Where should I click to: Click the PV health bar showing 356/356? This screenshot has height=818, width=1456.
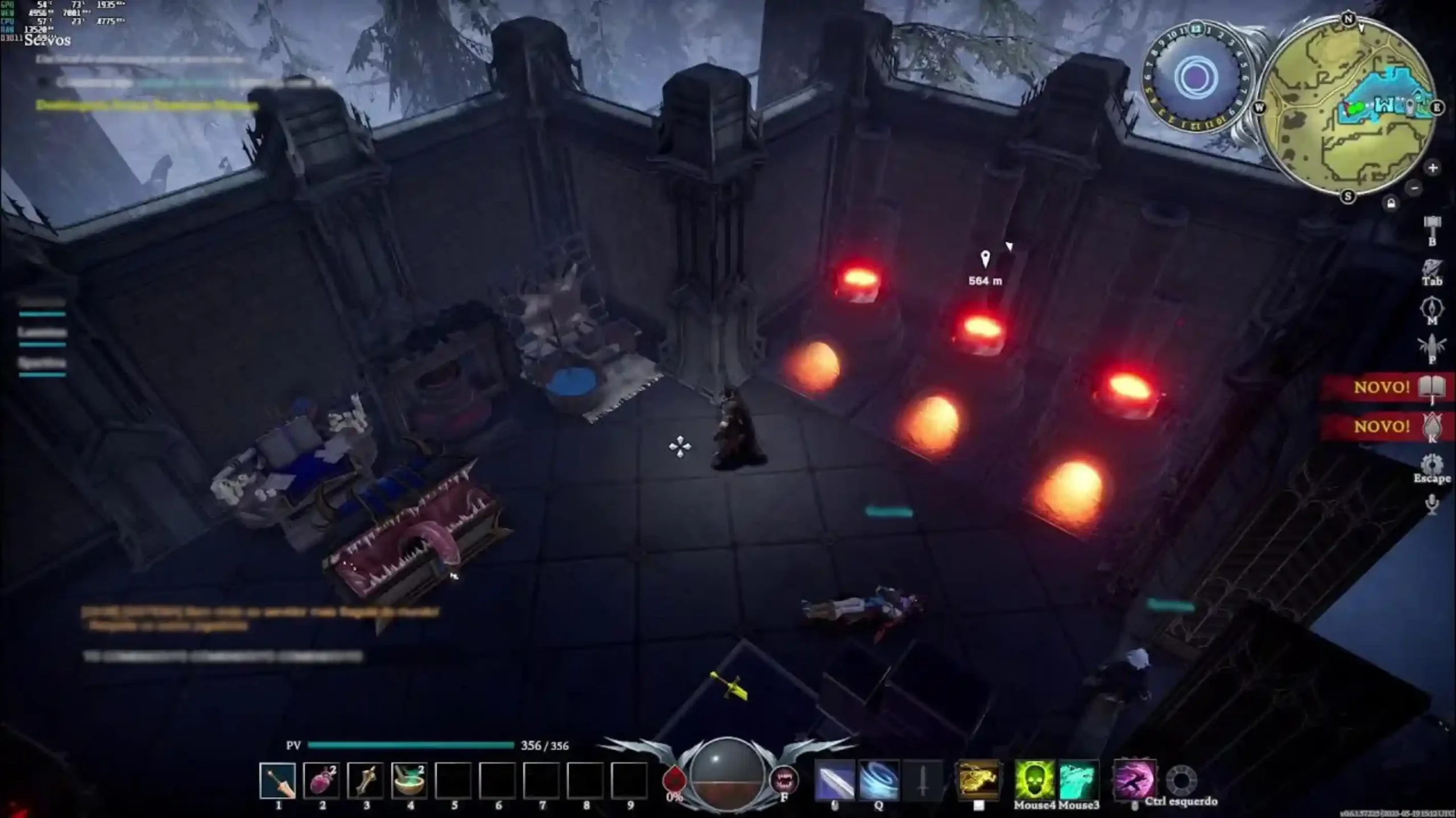point(414,745)
